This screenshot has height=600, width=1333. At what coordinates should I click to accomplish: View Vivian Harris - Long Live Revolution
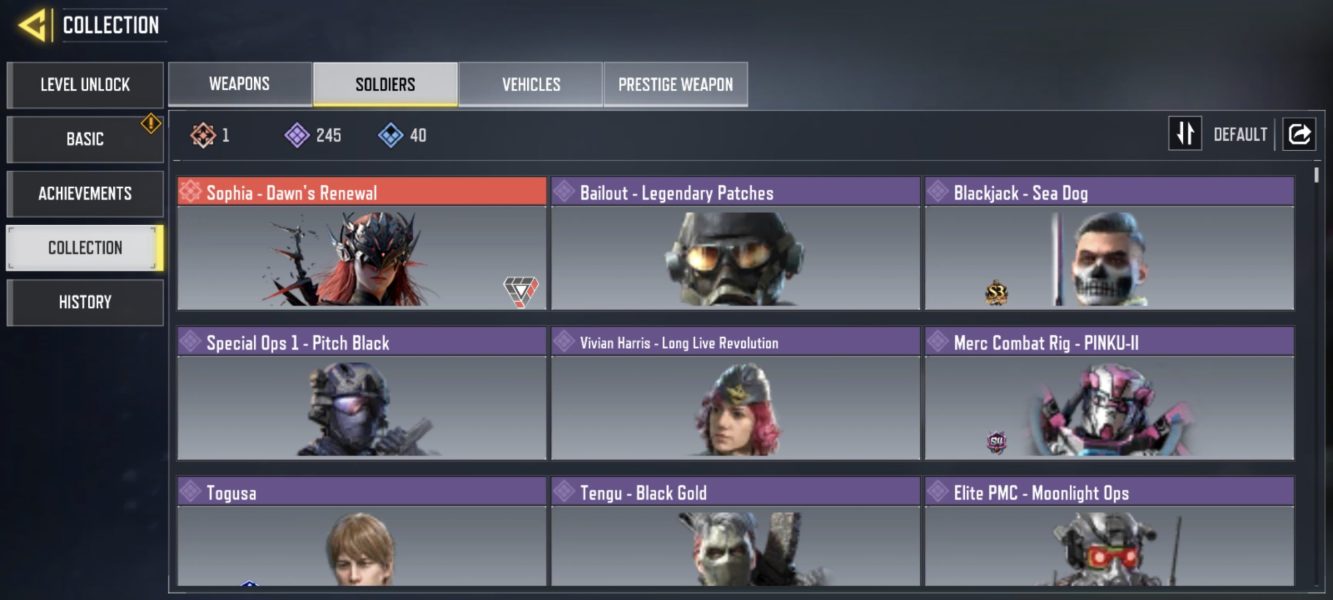(x=735, y=394)
